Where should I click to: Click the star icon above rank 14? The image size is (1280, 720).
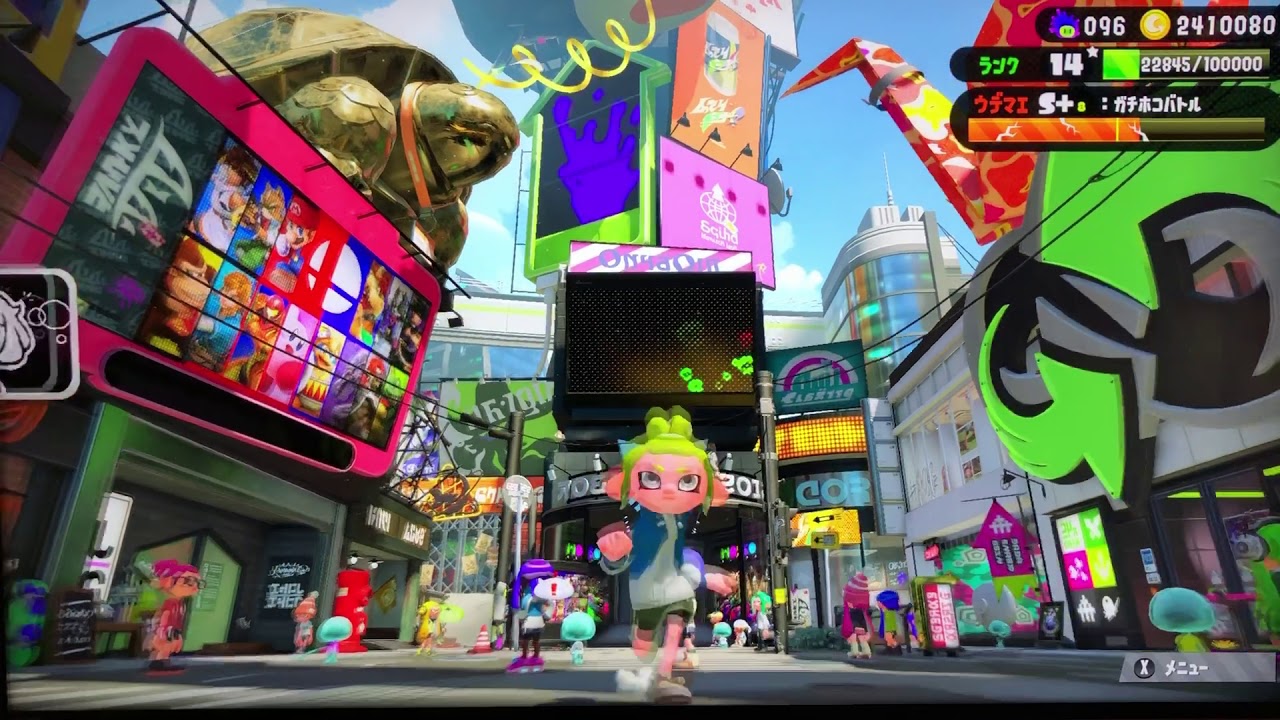coord(1092,50)
